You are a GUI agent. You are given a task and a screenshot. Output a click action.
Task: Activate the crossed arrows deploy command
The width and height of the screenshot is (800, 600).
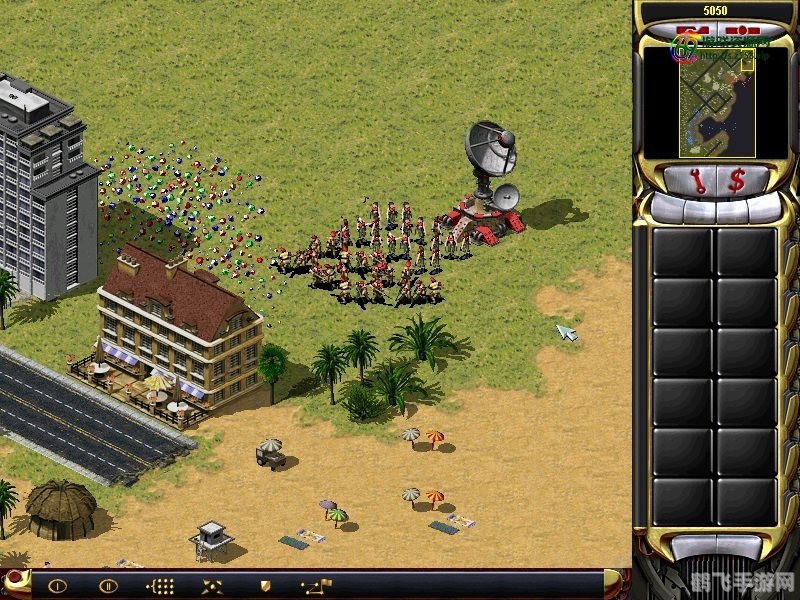click(212, 586)
